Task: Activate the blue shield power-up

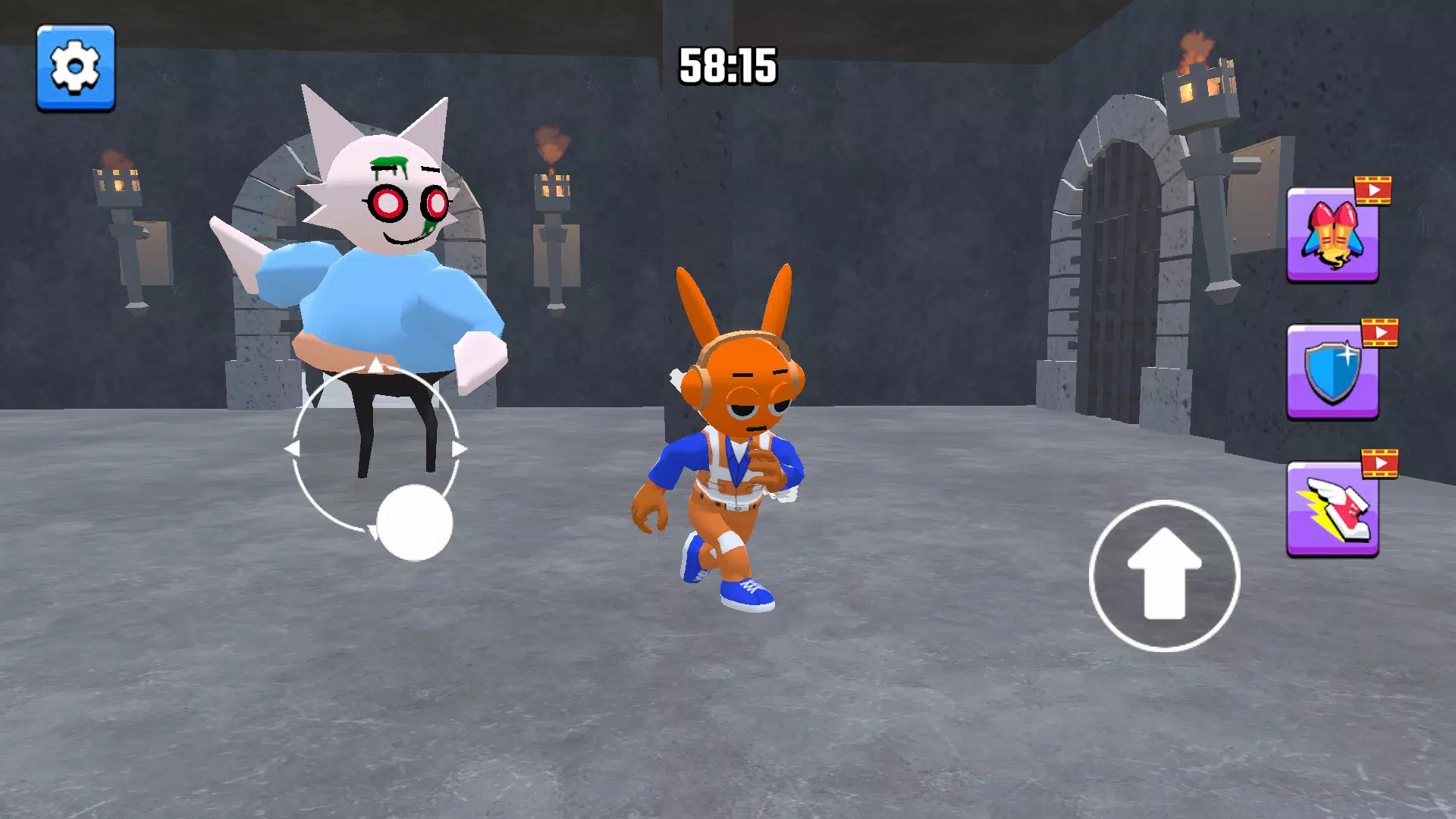Action: (1332, 372)
